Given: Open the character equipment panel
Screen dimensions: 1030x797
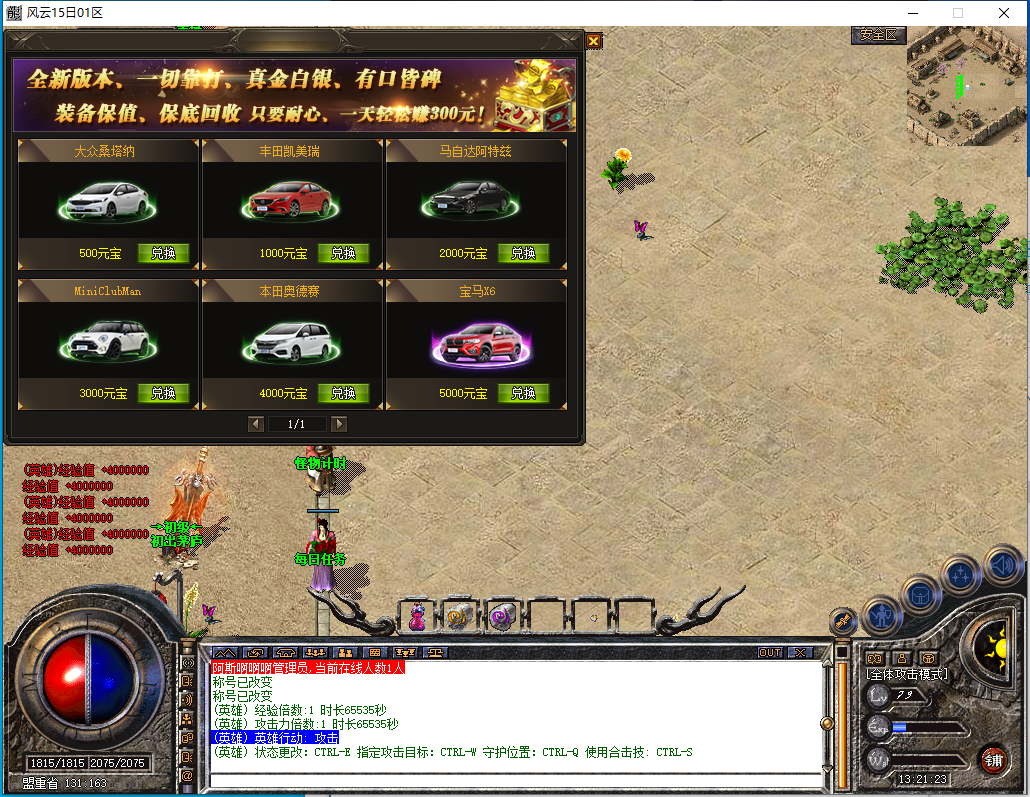Looking at the screenshot, I should coord(882,612).
